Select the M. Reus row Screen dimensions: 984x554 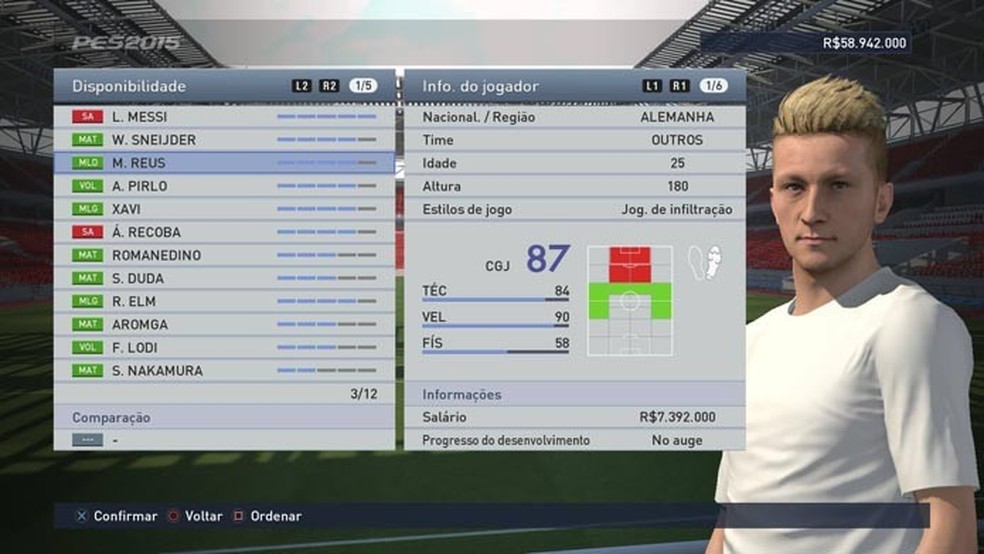(x=224, y=163)
